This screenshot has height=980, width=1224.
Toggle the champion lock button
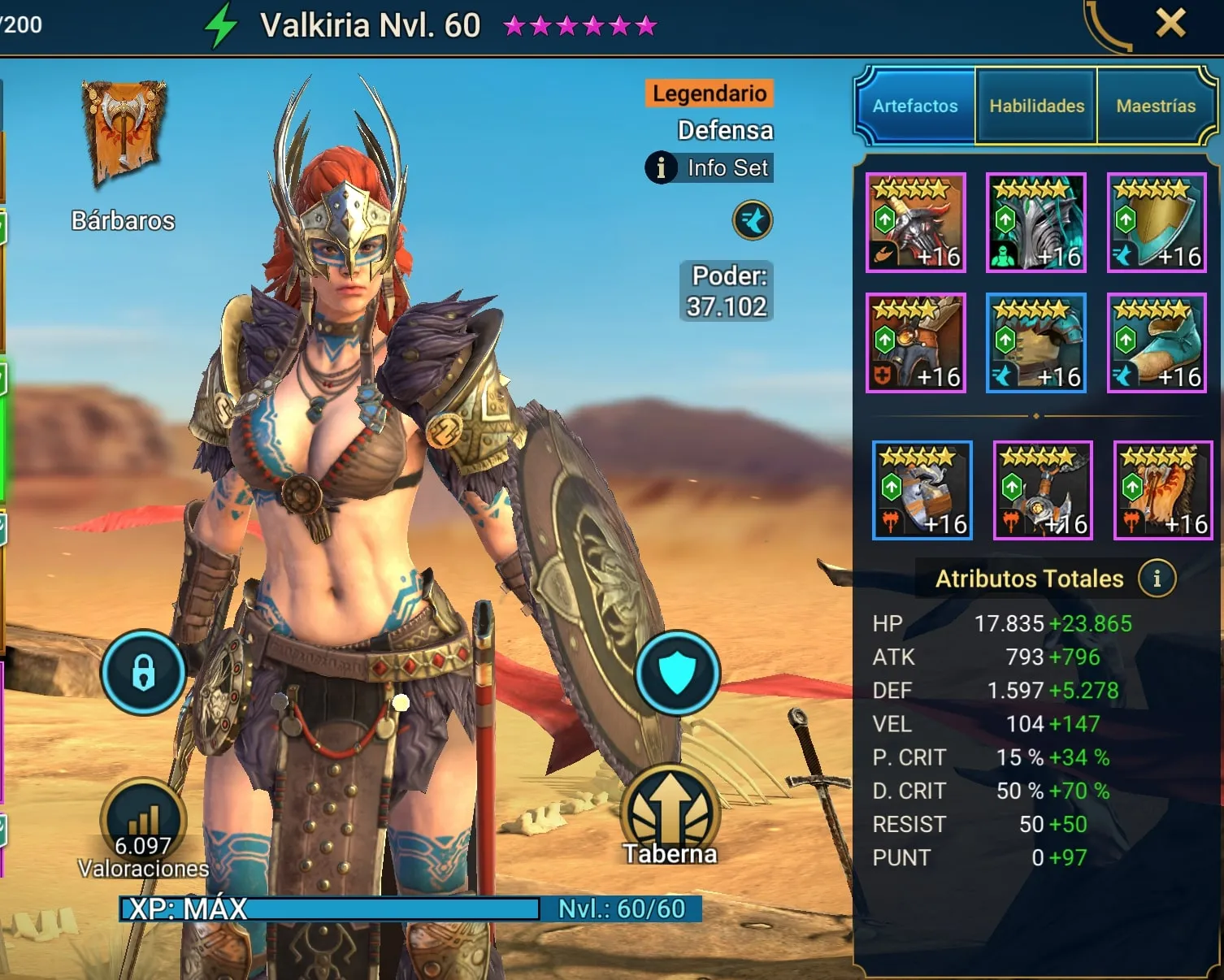click(143, 673)
